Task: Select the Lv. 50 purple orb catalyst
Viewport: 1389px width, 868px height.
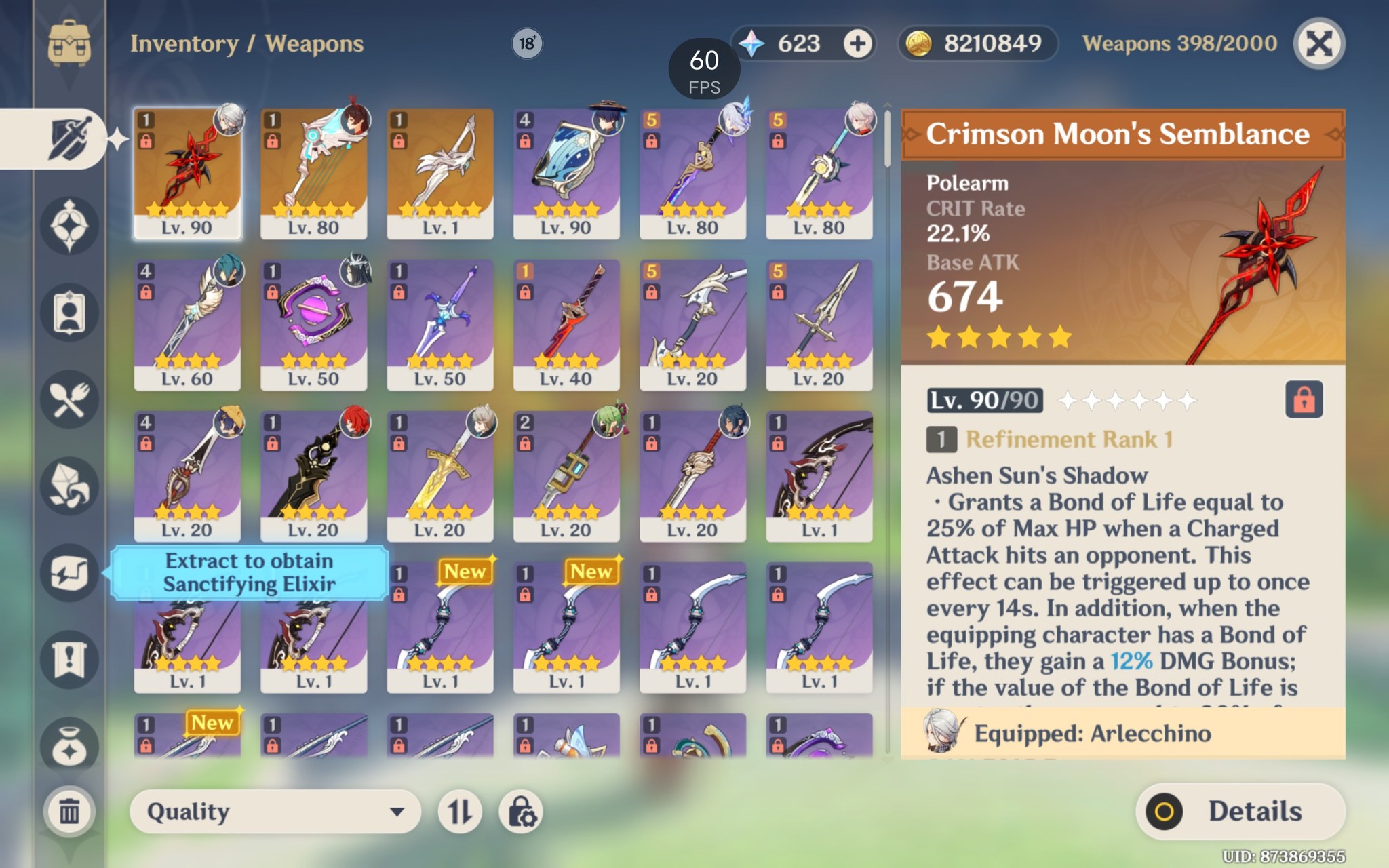Action: [x=313, y=325]
